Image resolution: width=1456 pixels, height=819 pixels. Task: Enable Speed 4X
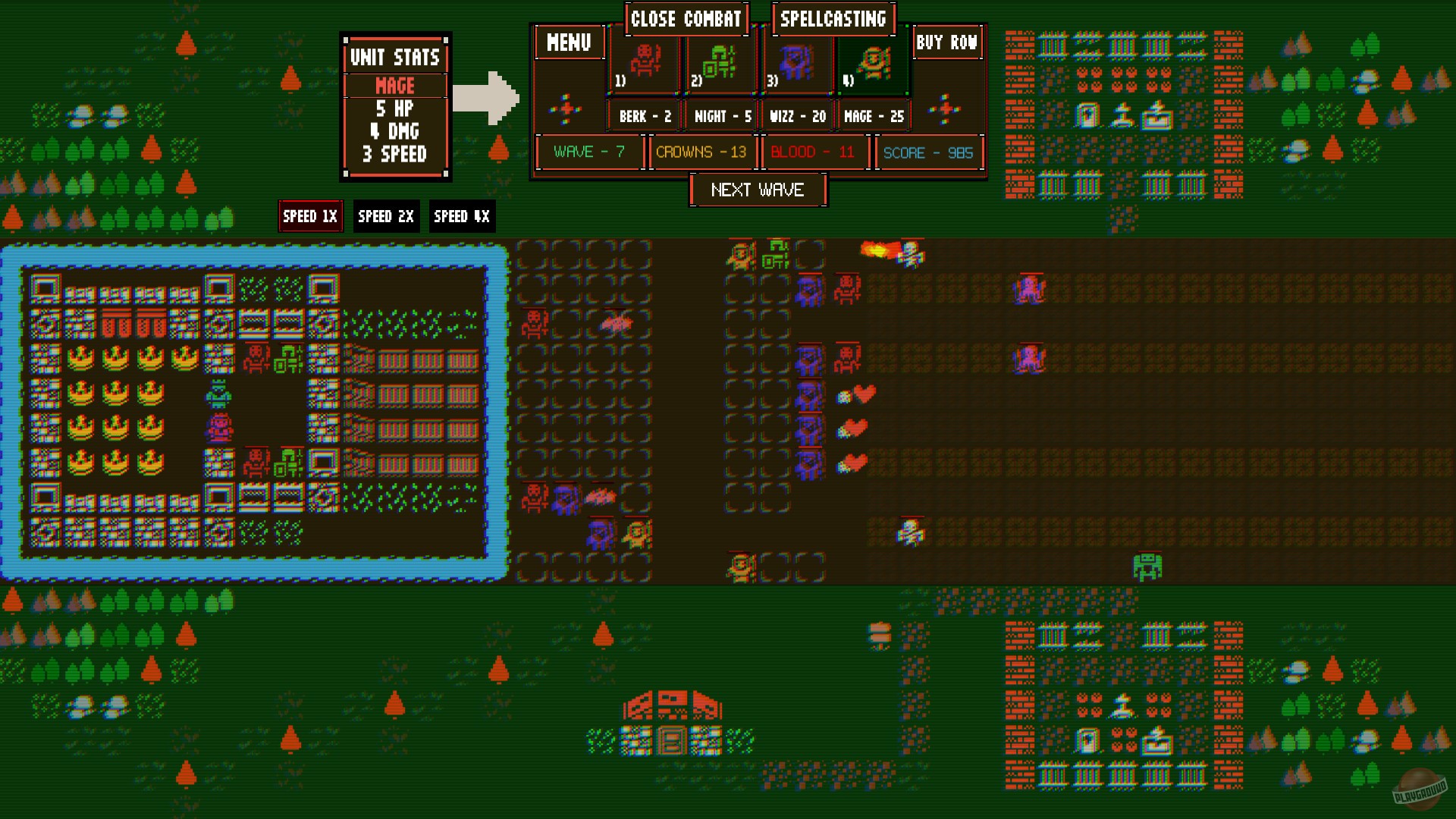[x=461, y=216]
